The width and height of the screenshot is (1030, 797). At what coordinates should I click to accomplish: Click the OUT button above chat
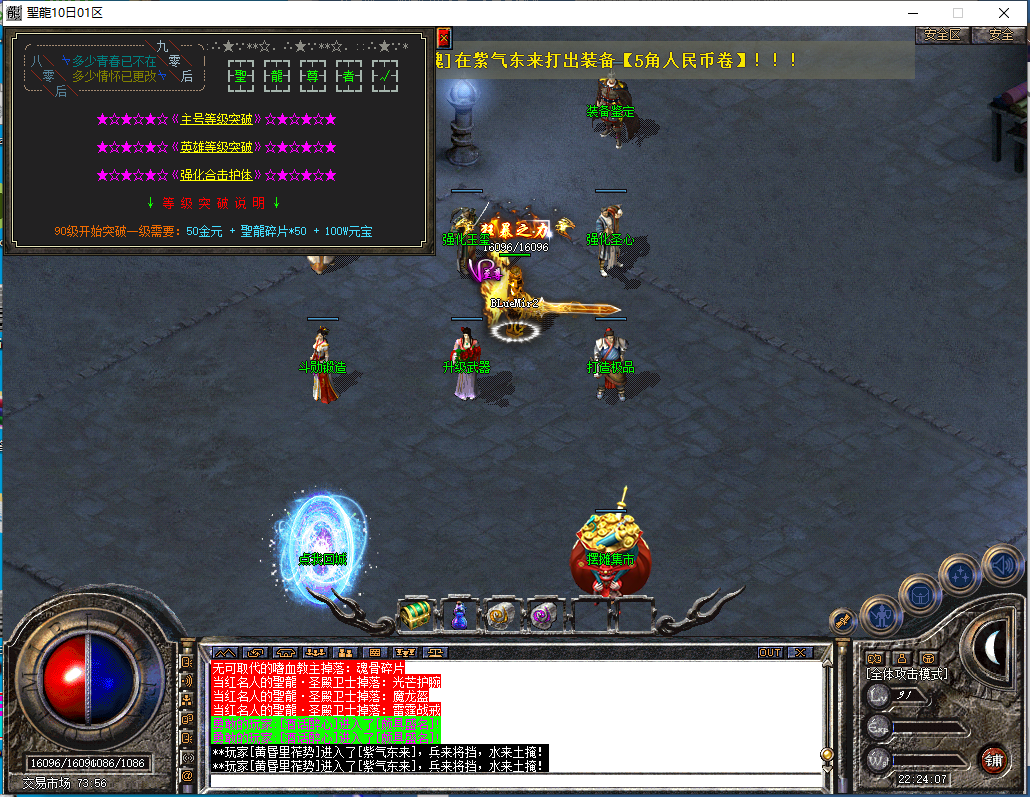click(769, 652)
